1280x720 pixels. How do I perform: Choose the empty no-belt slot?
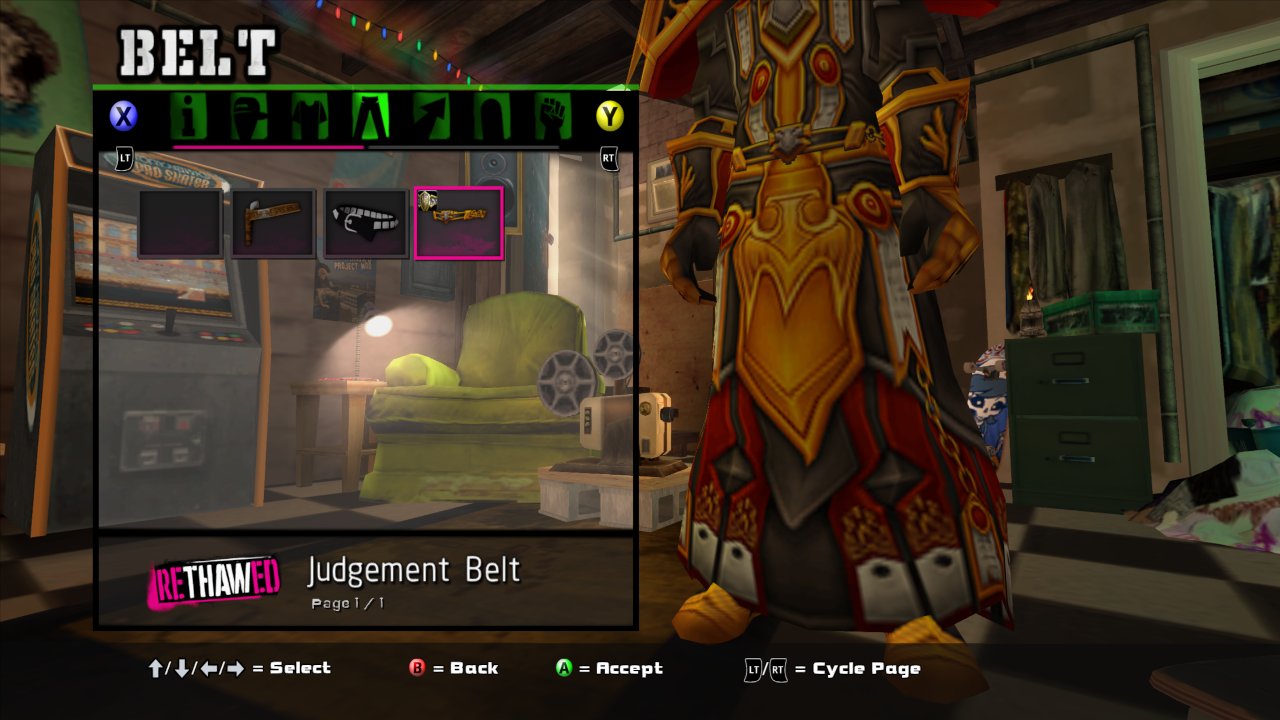click(x=180, y=223)
